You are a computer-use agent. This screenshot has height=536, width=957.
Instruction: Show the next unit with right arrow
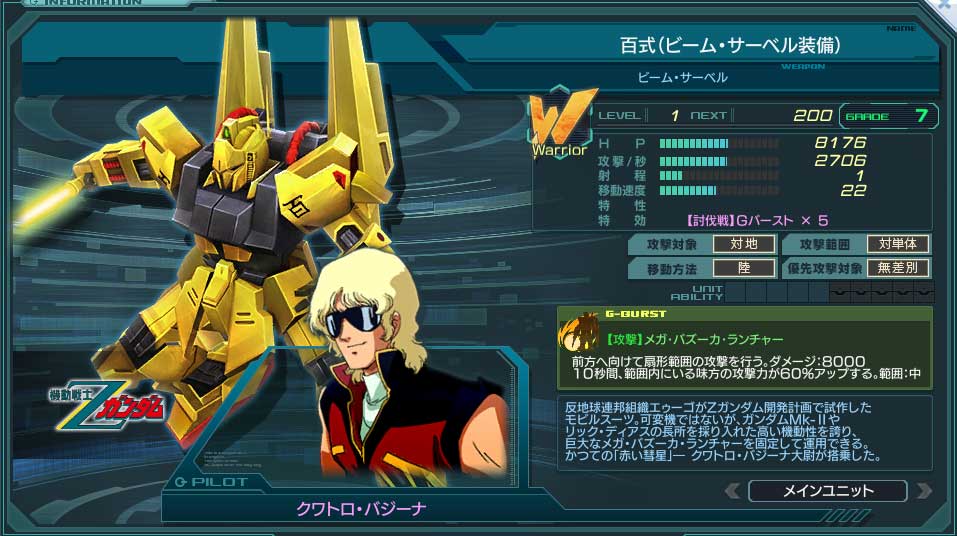923,491
